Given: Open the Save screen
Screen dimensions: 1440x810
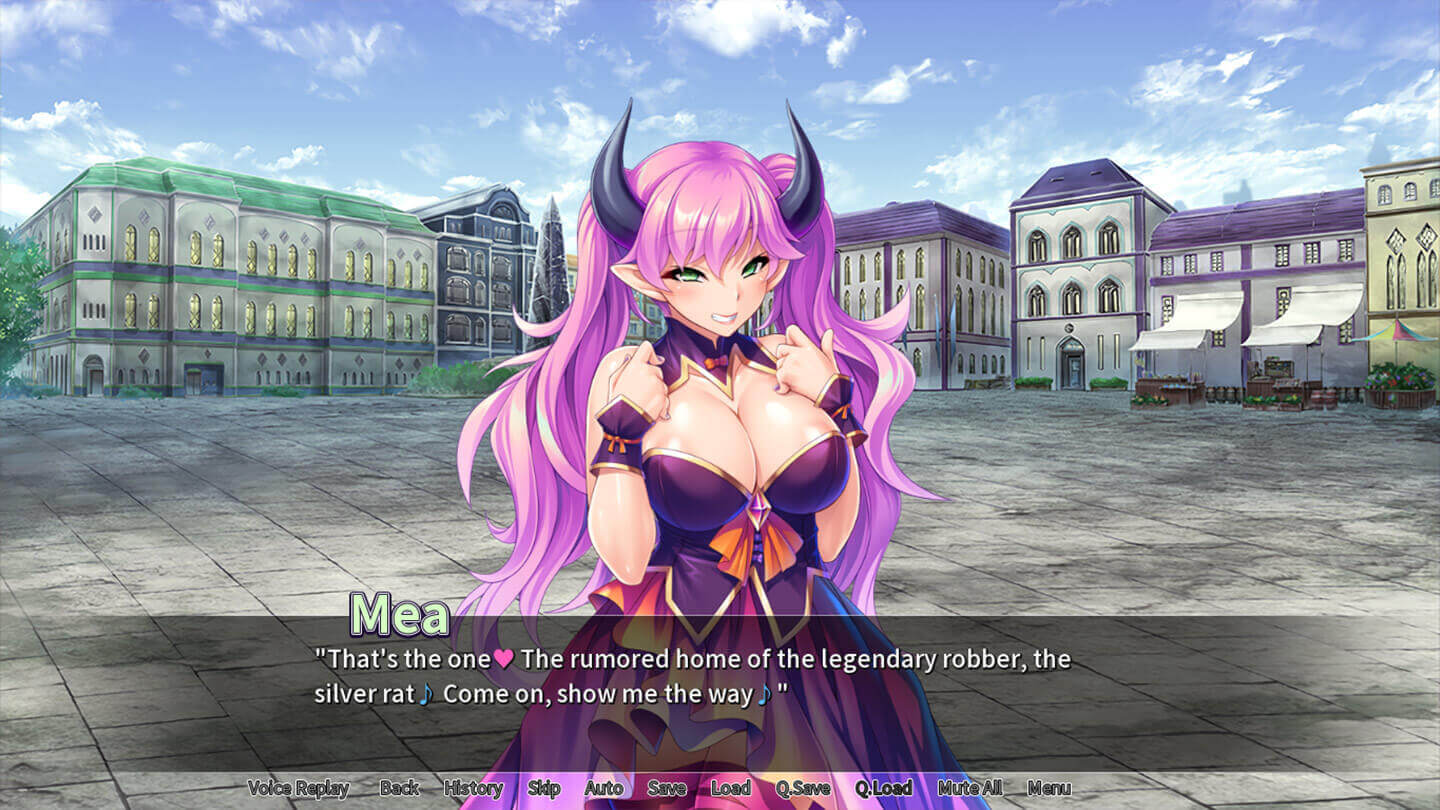Looking at the screenshot, I should coord(666,788).
